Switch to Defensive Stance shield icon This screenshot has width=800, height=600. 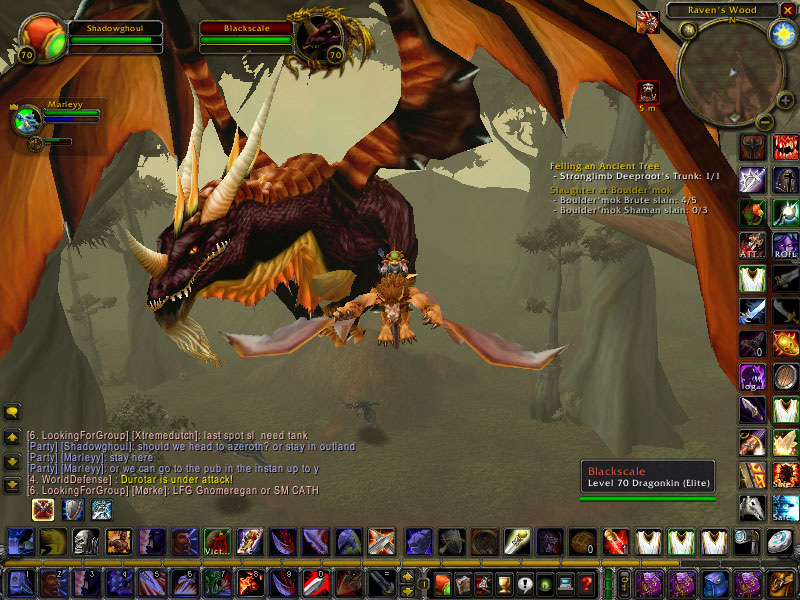click(73, 510)
